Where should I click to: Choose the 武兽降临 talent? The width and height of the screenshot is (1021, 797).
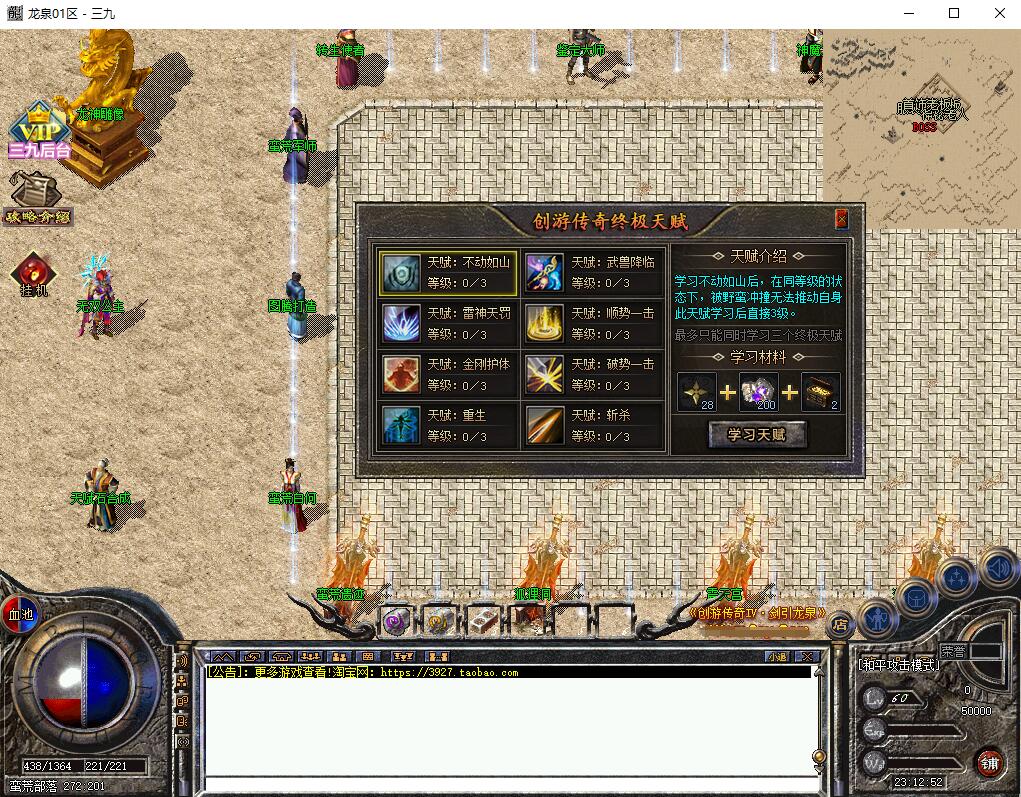[592, 273]
